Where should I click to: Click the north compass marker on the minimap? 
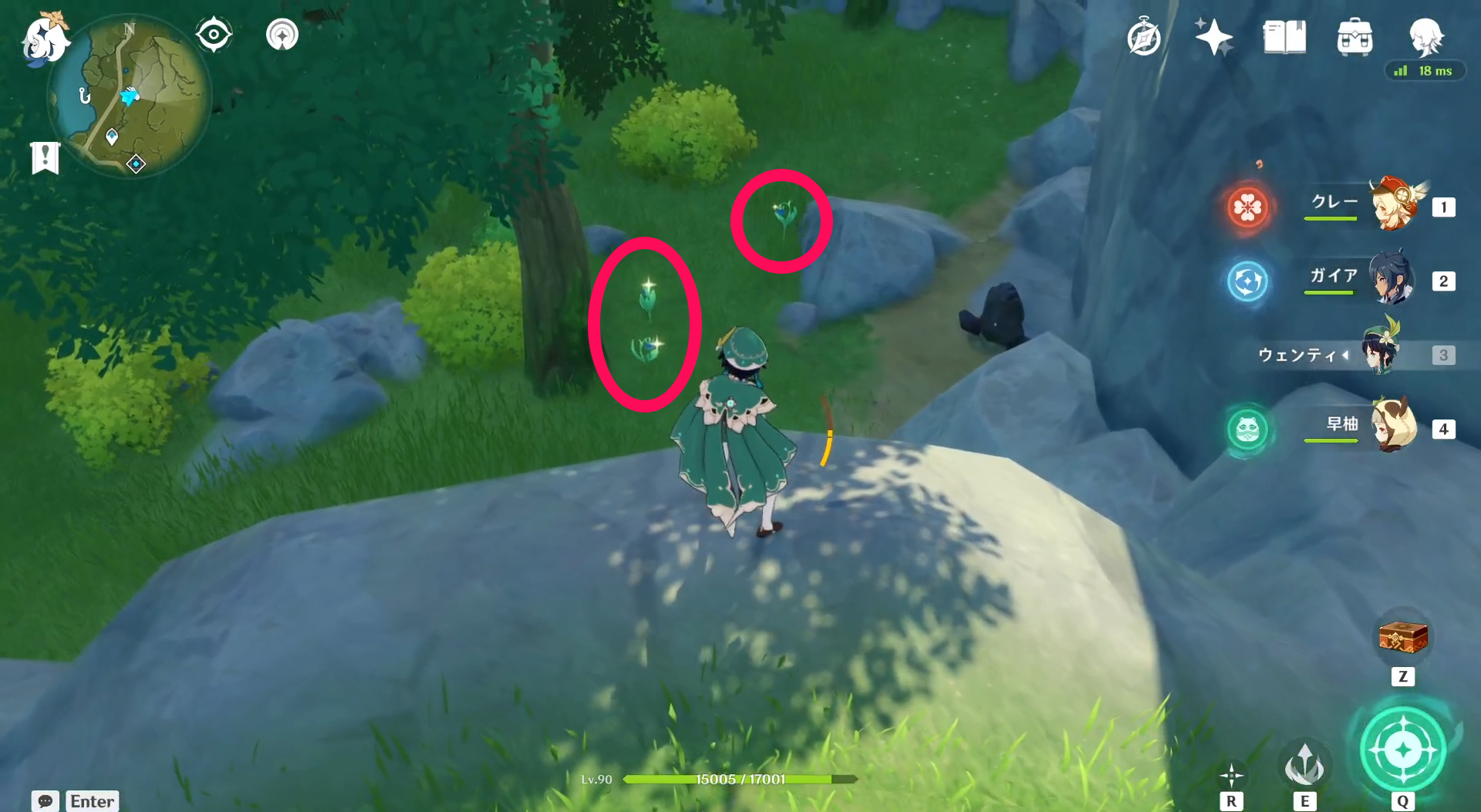click(128, 27)
